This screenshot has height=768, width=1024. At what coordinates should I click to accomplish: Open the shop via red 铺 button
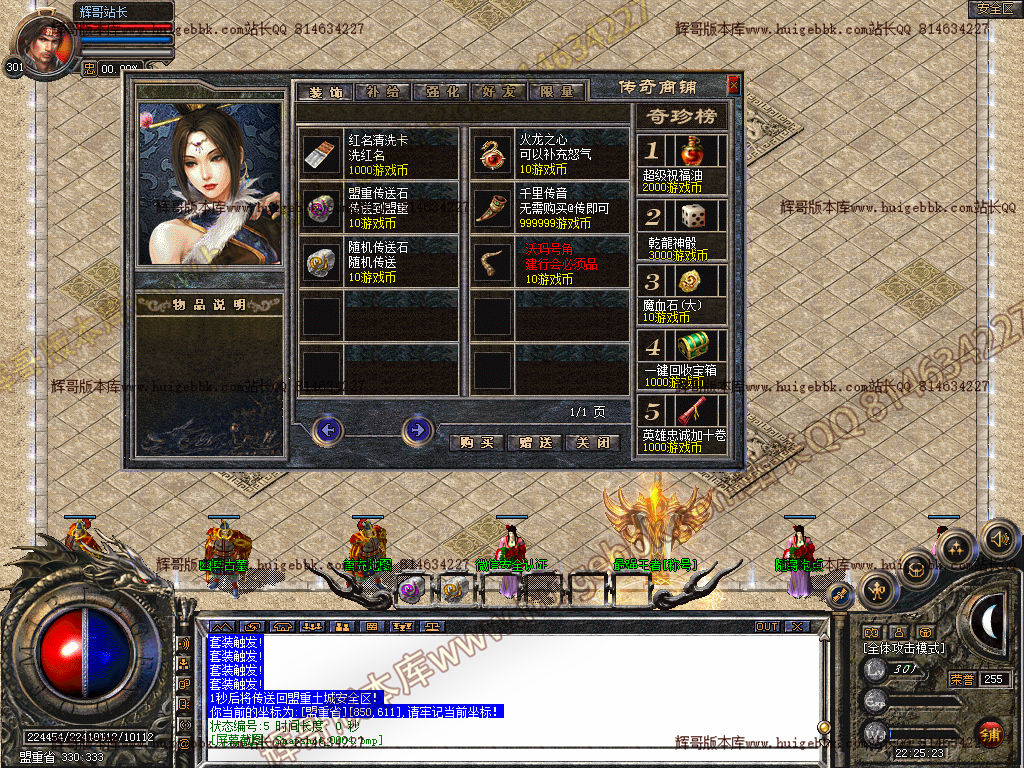990,733
